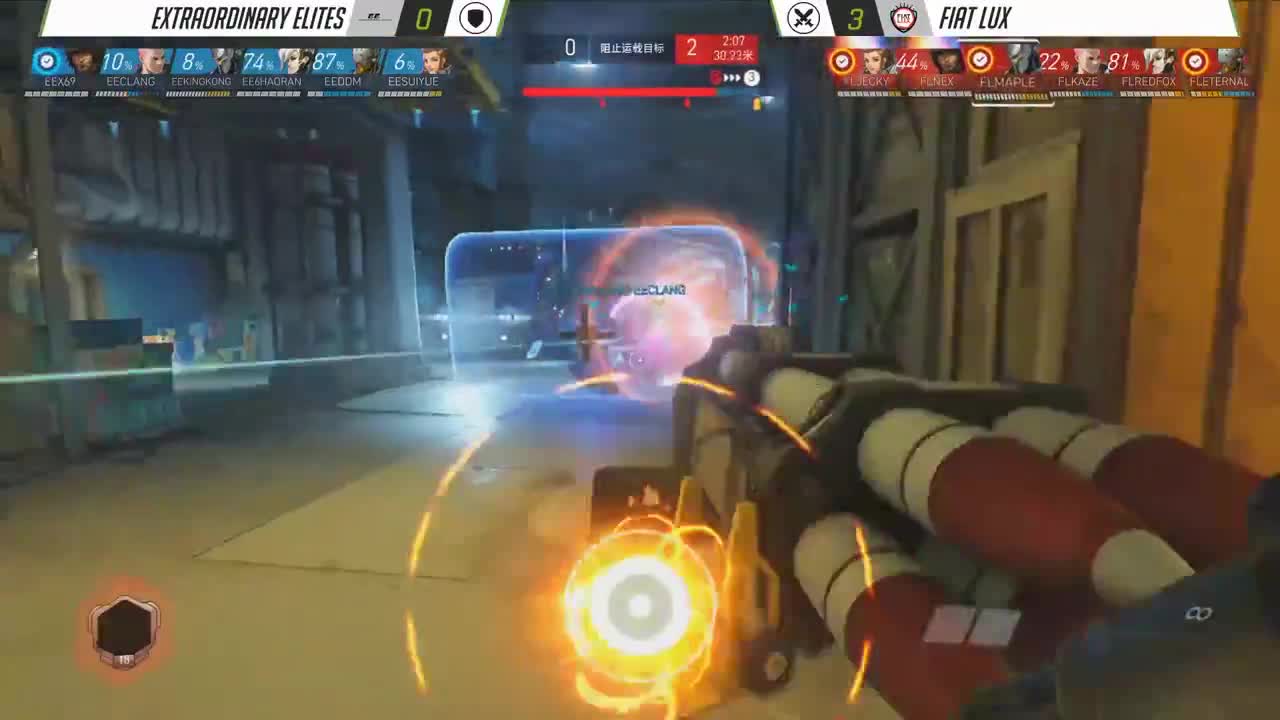The height and width of the screenshot is (720, 1280).
Task: Select LJECKY's ultimate ready checkmark icon
Action: [x=842, y=59]
